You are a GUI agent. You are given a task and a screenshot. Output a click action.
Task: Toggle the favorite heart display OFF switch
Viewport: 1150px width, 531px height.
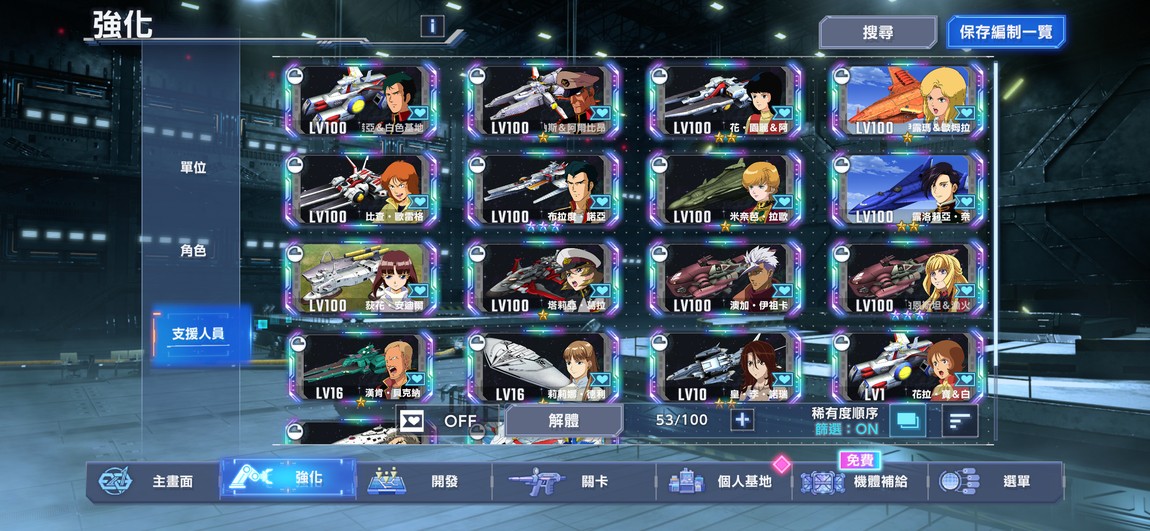(438, 420)
